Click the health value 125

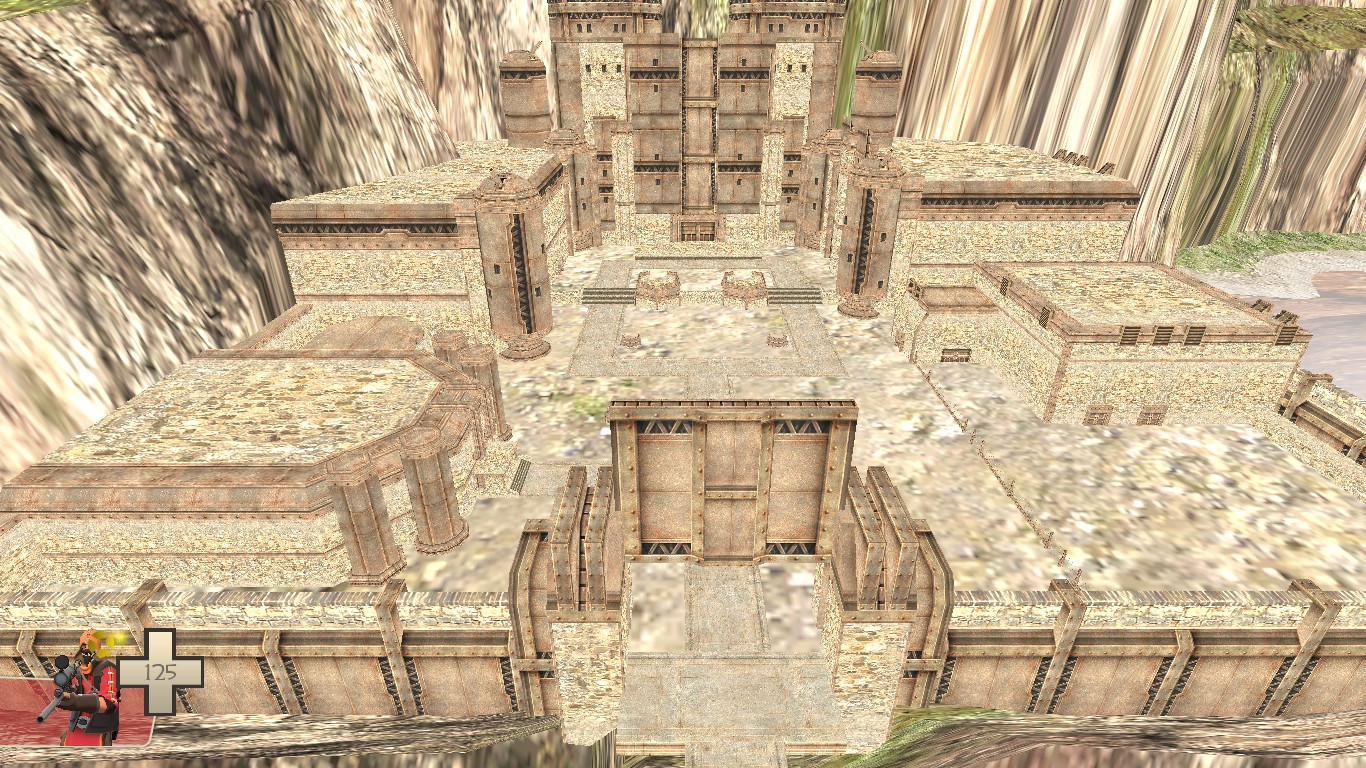(158, 670)
